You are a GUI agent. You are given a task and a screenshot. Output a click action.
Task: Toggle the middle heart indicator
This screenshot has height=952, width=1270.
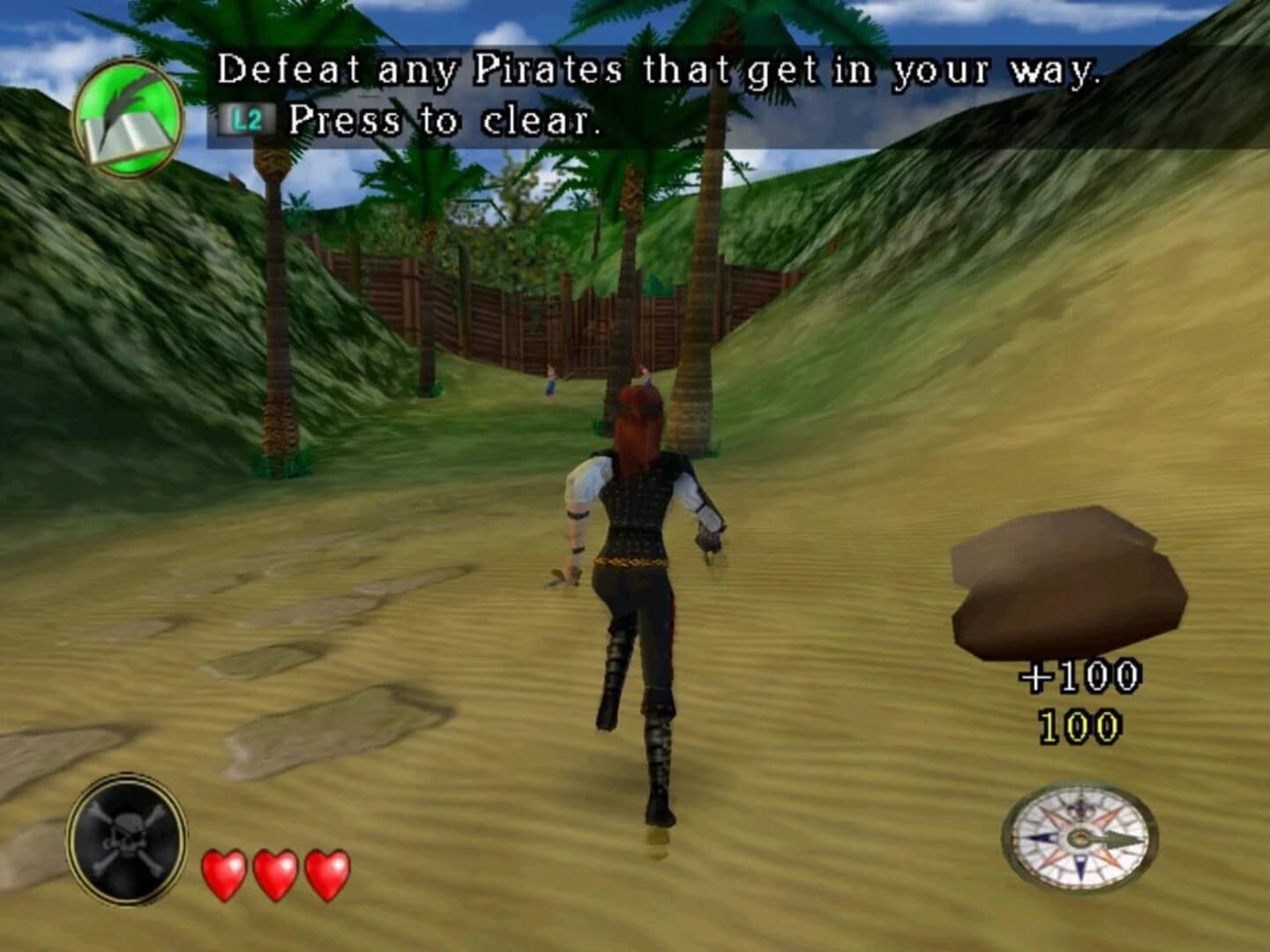275,873
